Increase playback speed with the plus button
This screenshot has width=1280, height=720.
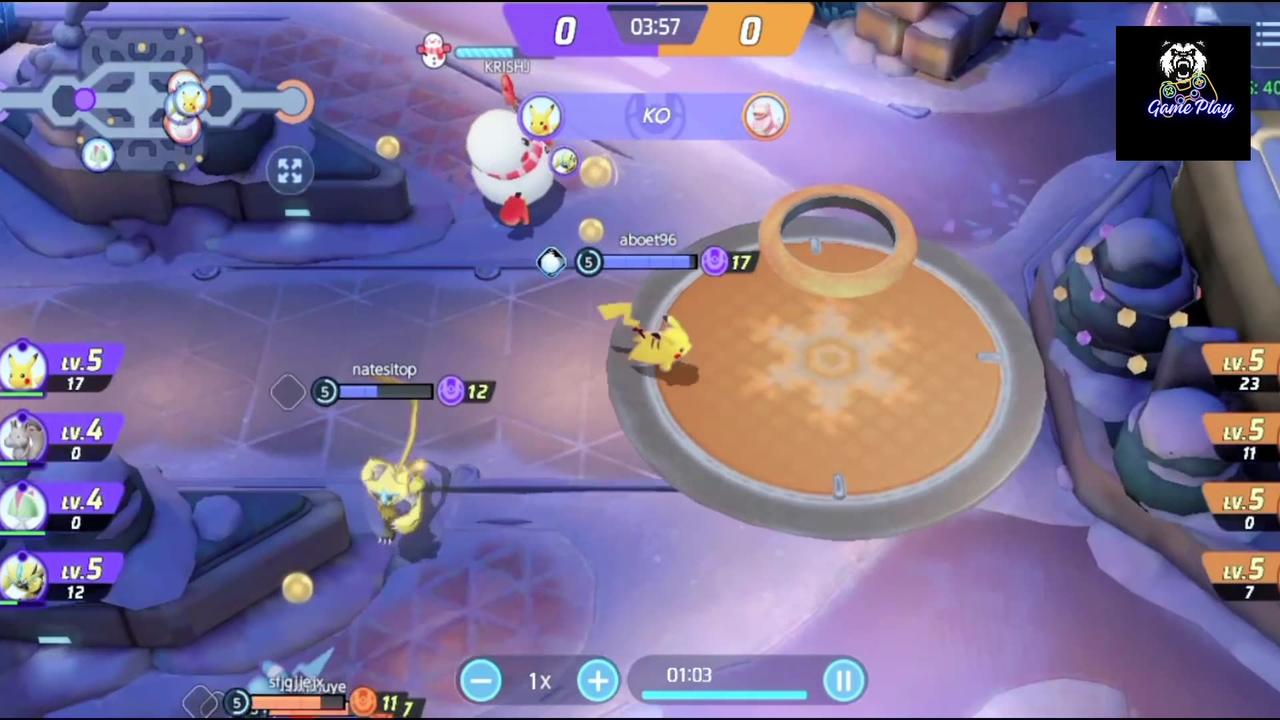pos(597,680)
